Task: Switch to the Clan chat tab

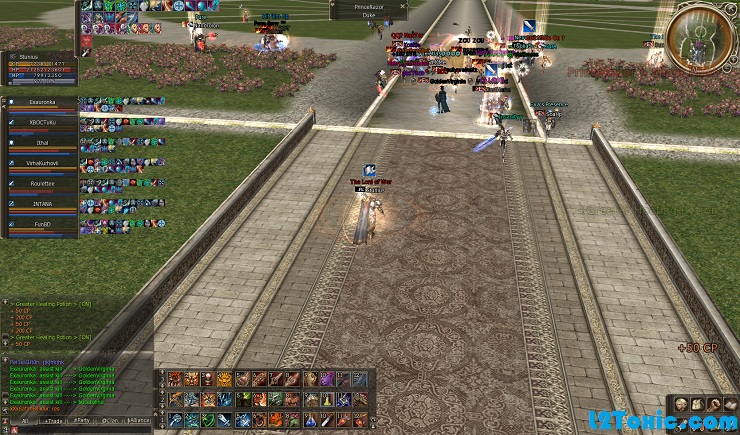Action: pos(110,421)
